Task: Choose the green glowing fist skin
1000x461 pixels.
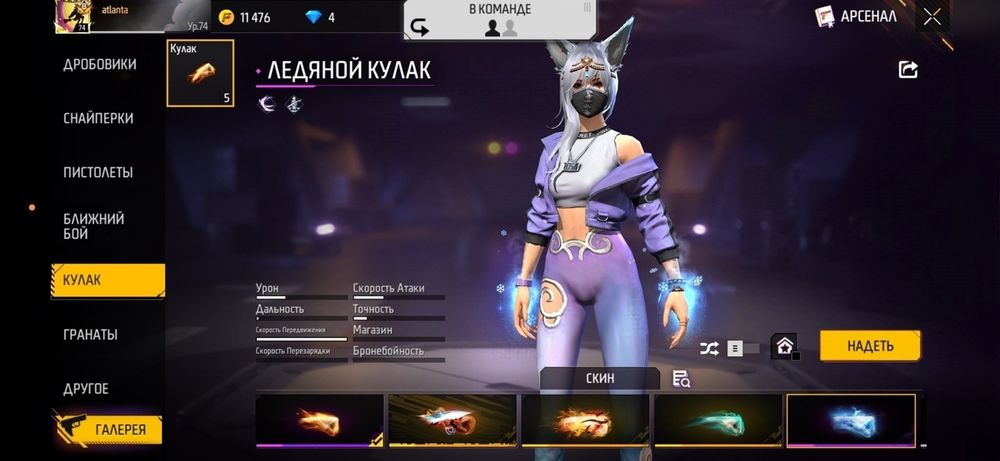Action: pos(717,420)
